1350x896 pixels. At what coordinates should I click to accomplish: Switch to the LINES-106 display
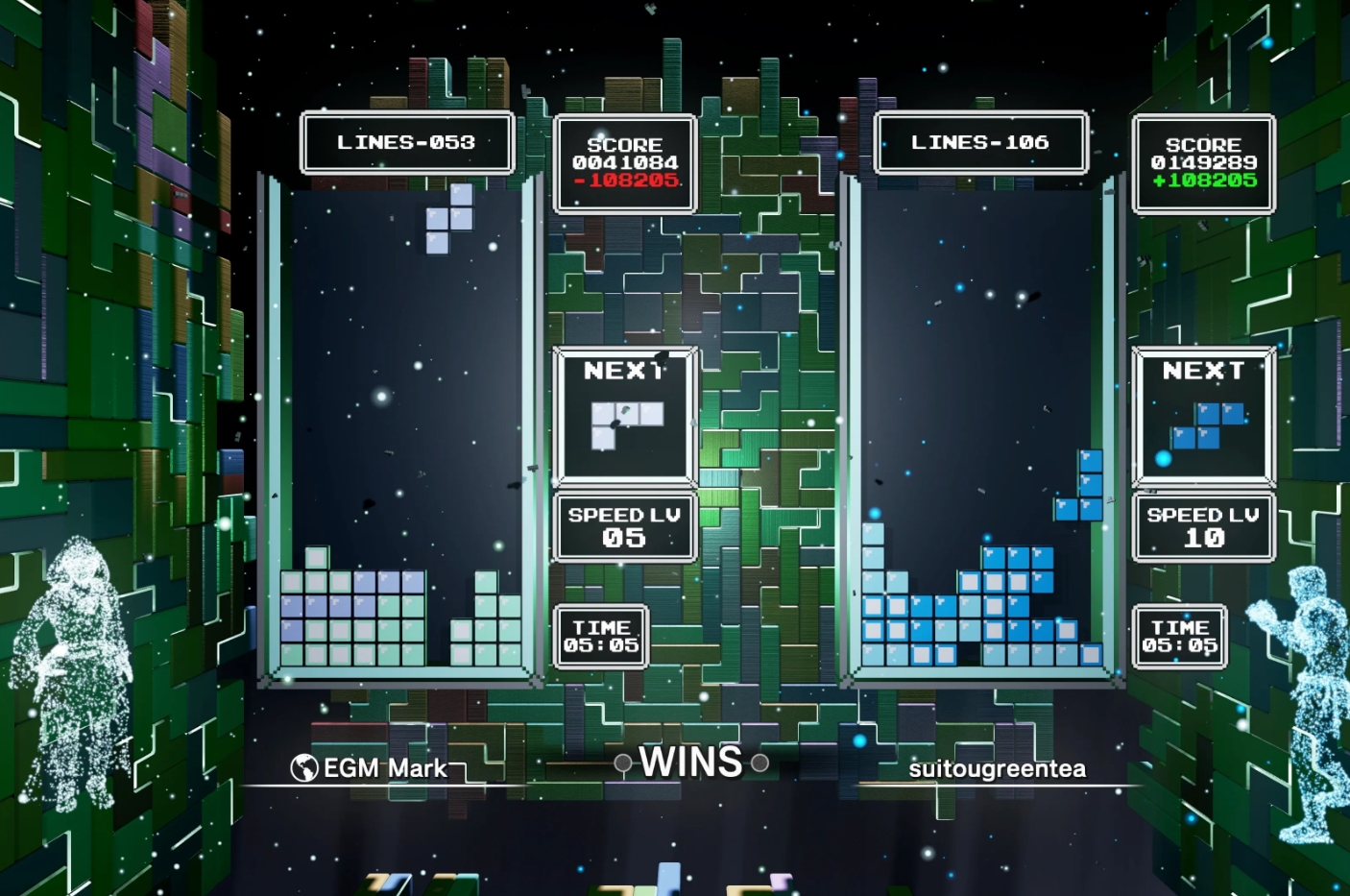981,141
